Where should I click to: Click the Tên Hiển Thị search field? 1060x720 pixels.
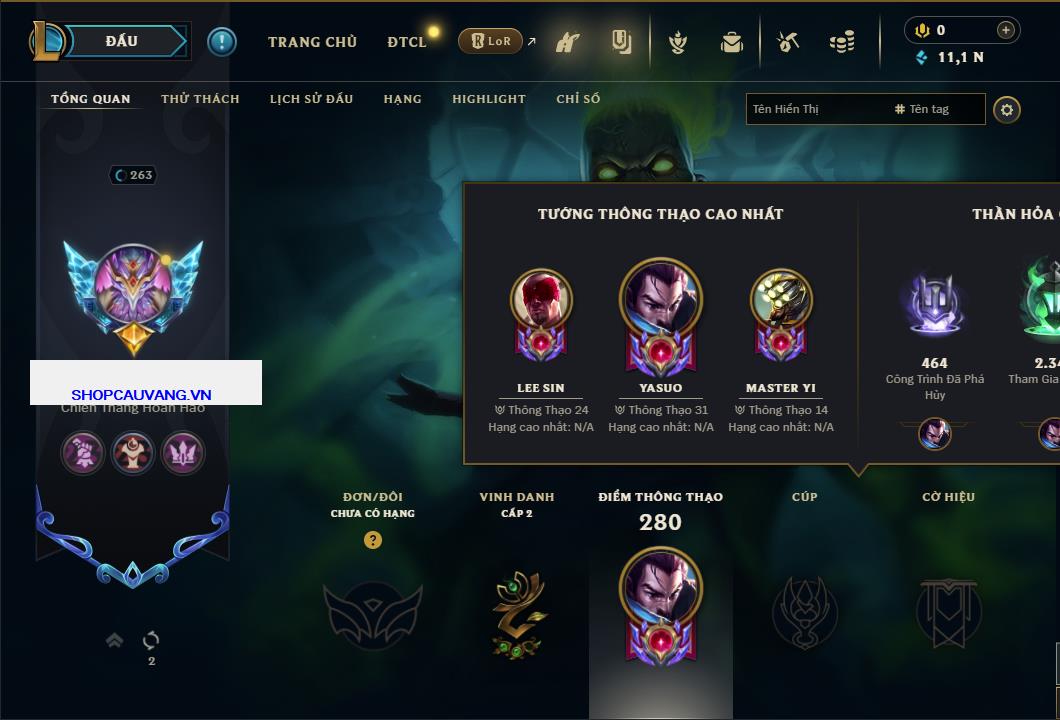tap(815, 109)
